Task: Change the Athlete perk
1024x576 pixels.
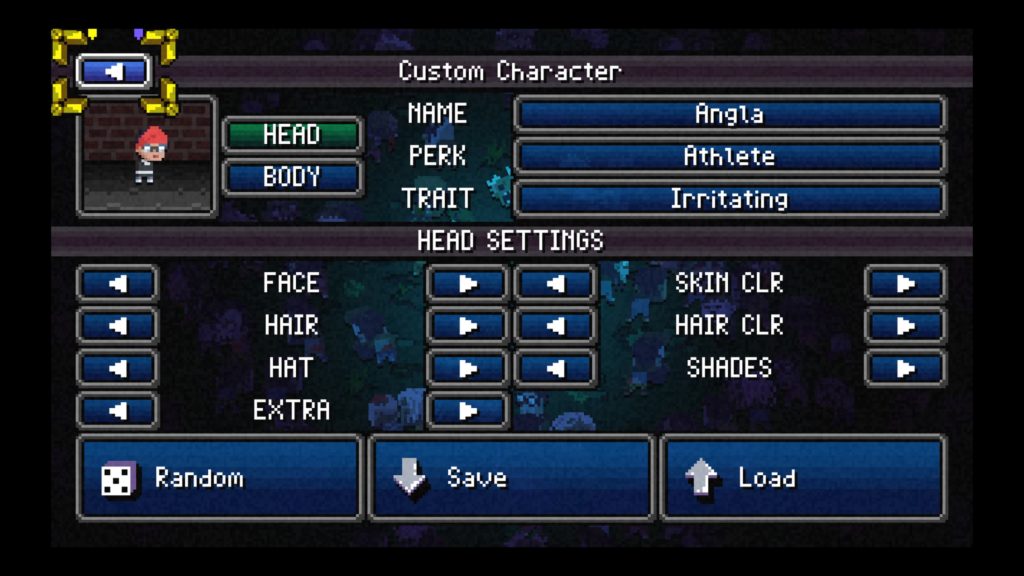Action: (x=729, y=156)
